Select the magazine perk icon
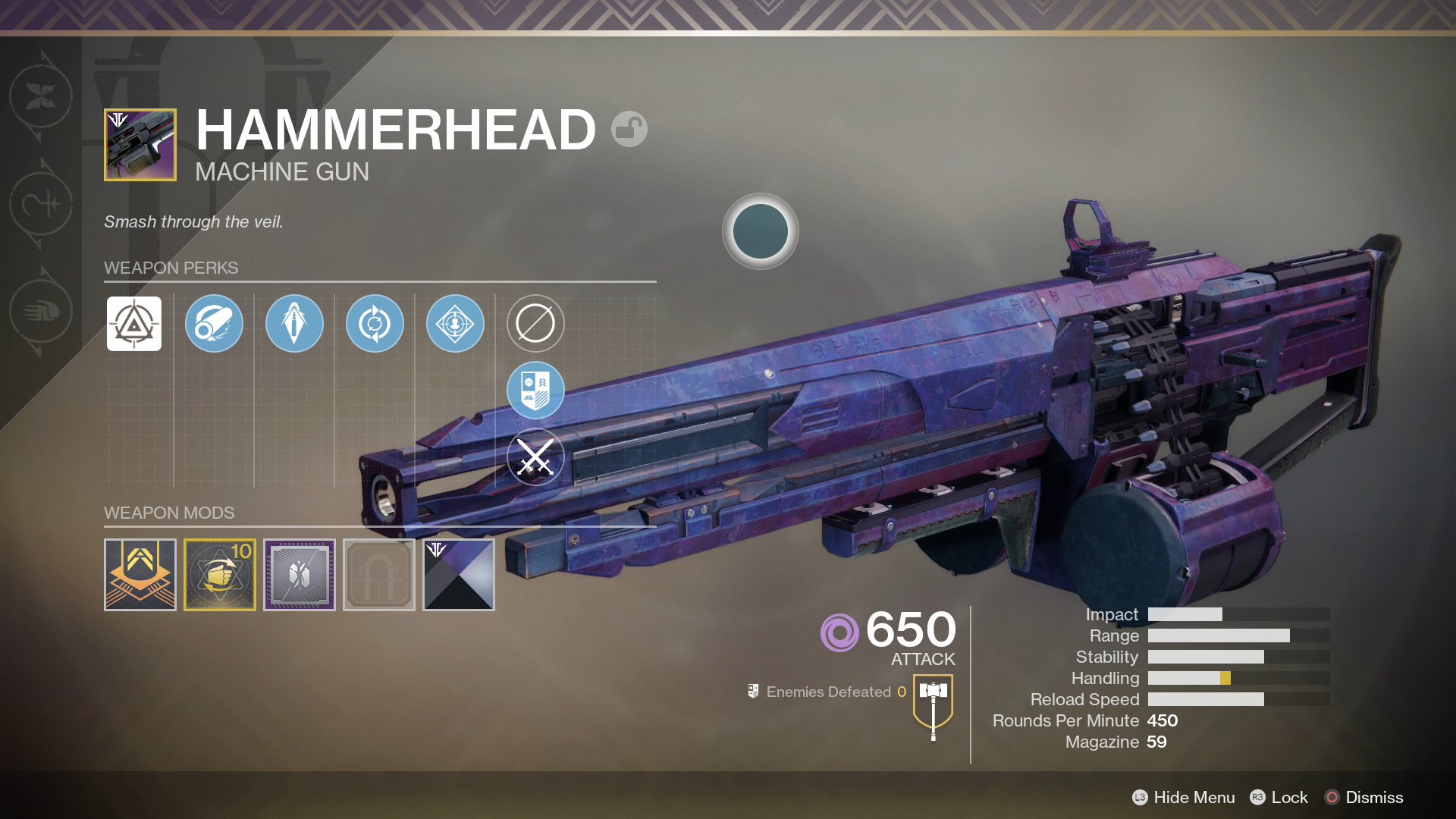Viewport: 1456px width, 819px height. (294, 323)
